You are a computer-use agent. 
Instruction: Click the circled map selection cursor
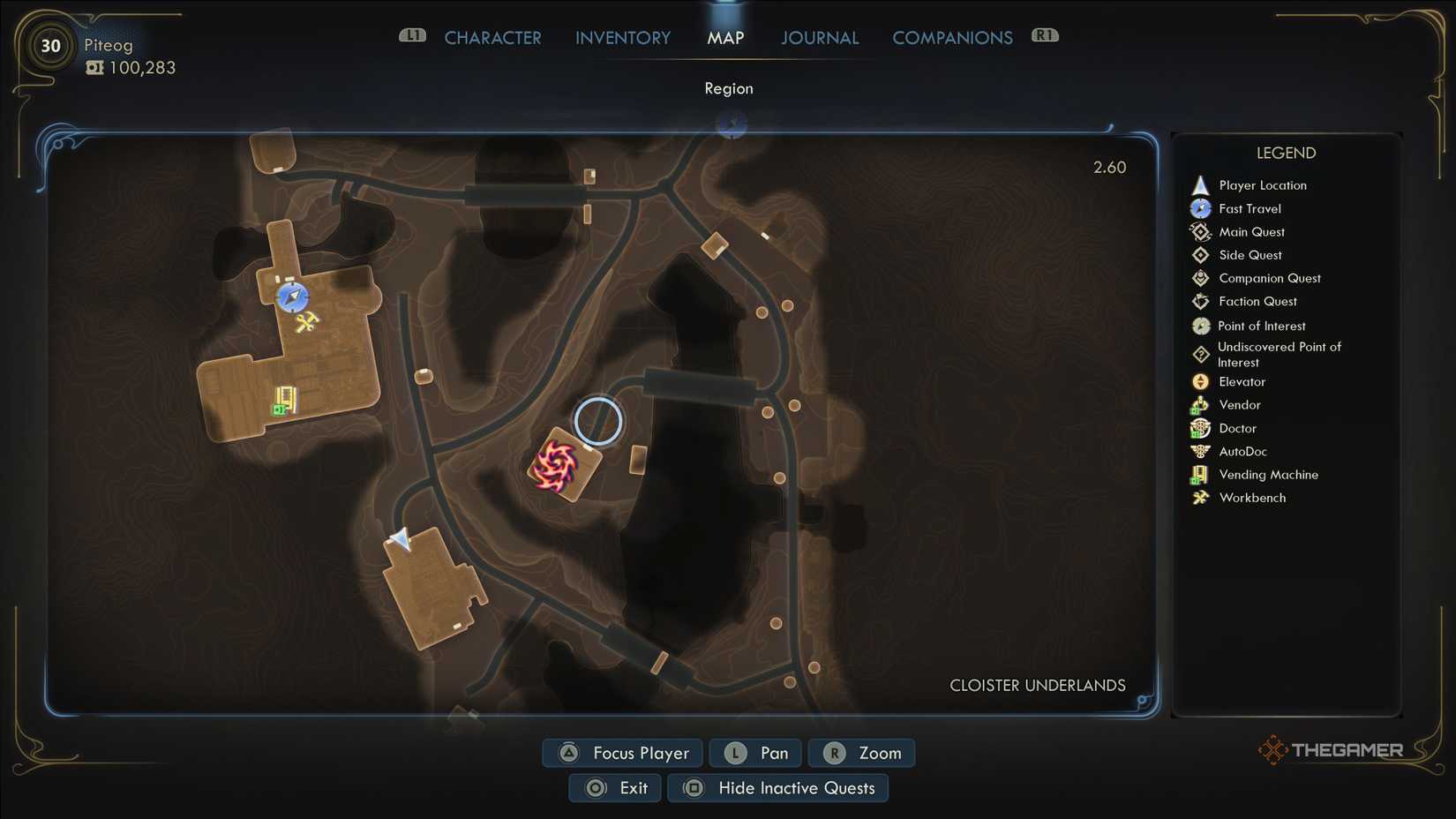point(599,422)
